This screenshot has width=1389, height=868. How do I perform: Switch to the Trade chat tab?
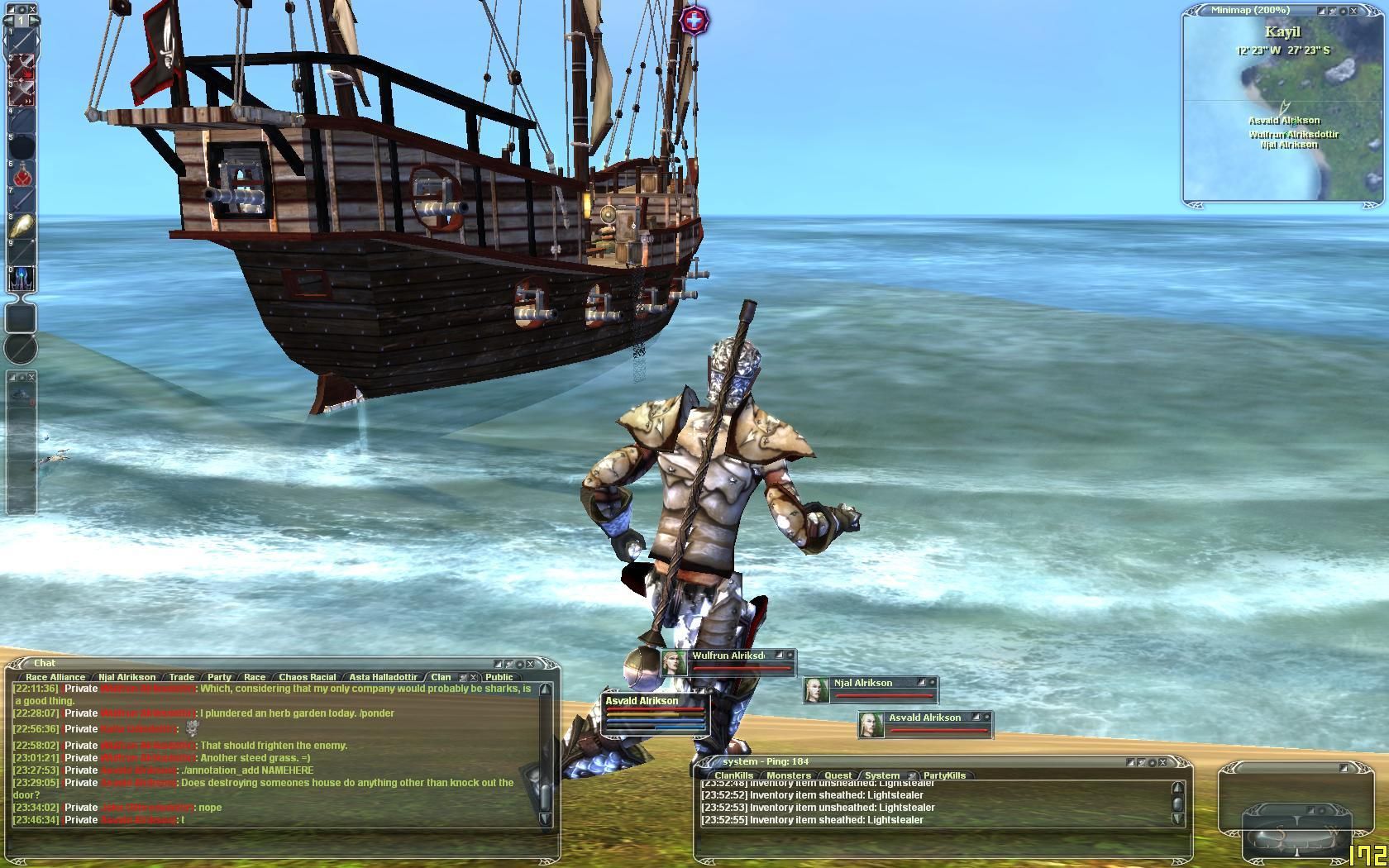click(x=182, y=677)
